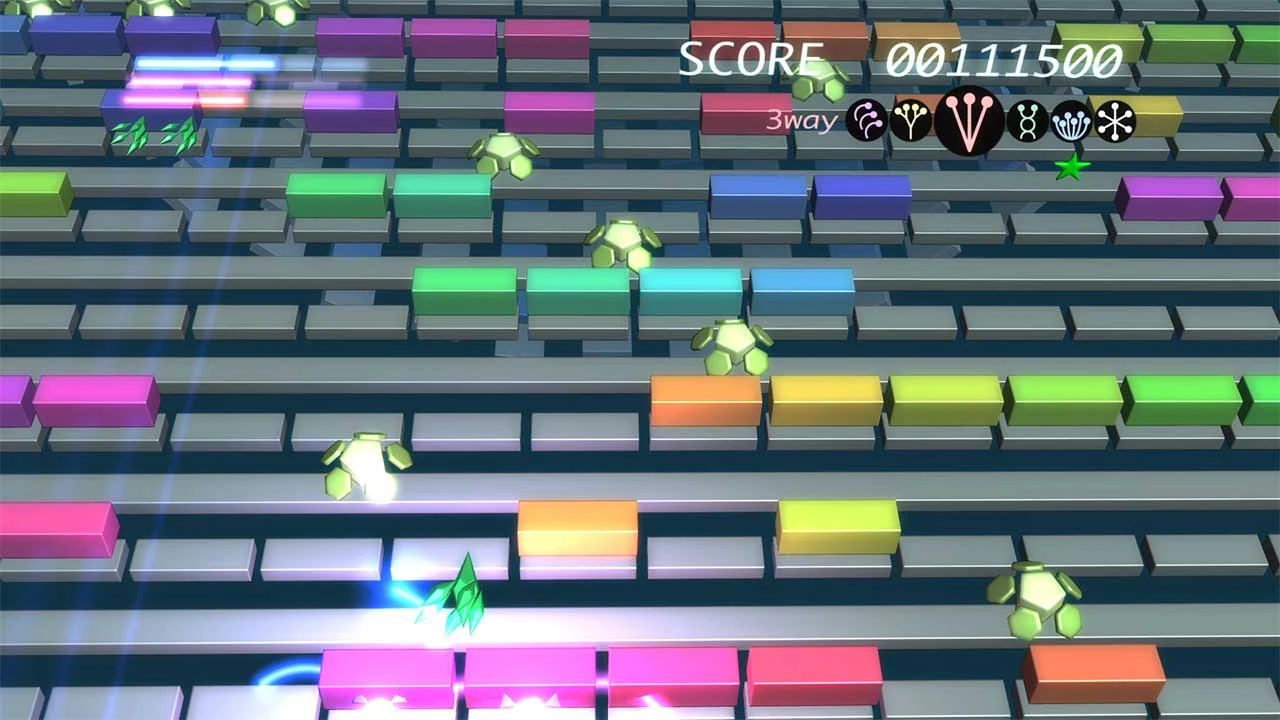This screenshot has width=1280, height=720.
Task: Click the 3way weapon name label
Action: coord(800,121)
